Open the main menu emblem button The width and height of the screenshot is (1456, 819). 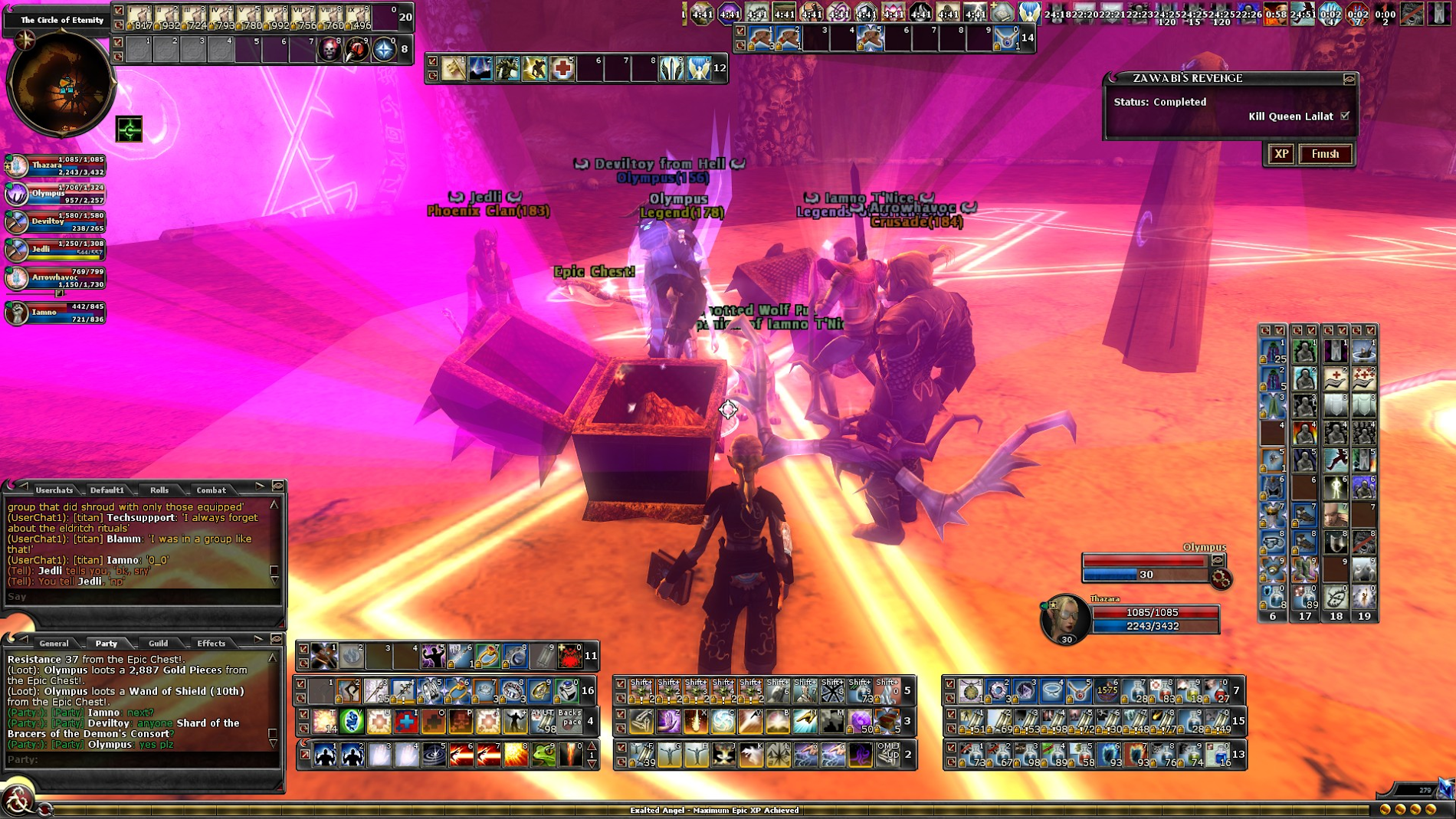pyautogui.click(x=17, y=801)
